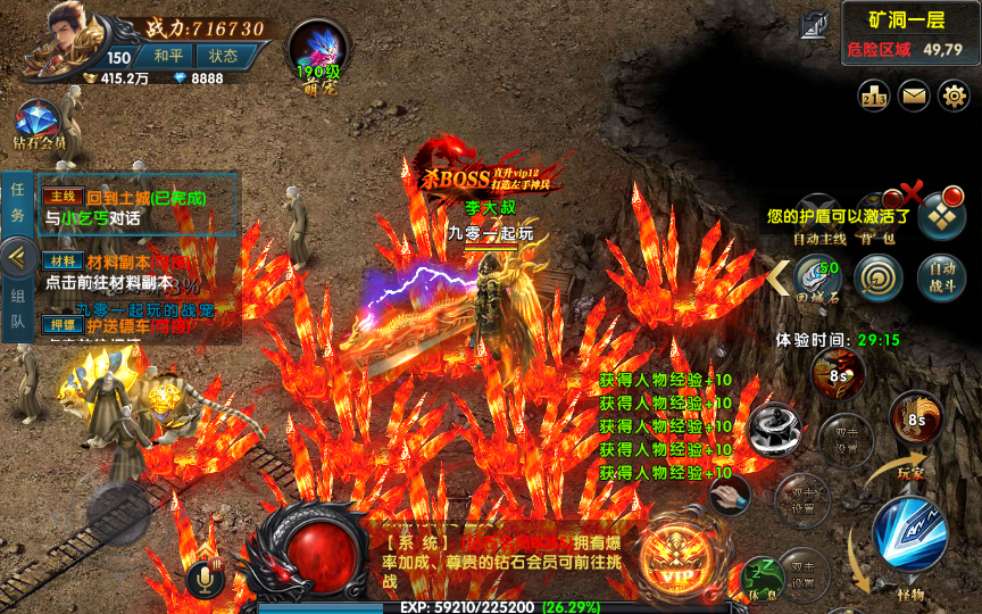Viewport: 982px width, 614px height.
Task: Toggle the 自动战斗 auto-battle button
Action: click(x=941, y=279)
